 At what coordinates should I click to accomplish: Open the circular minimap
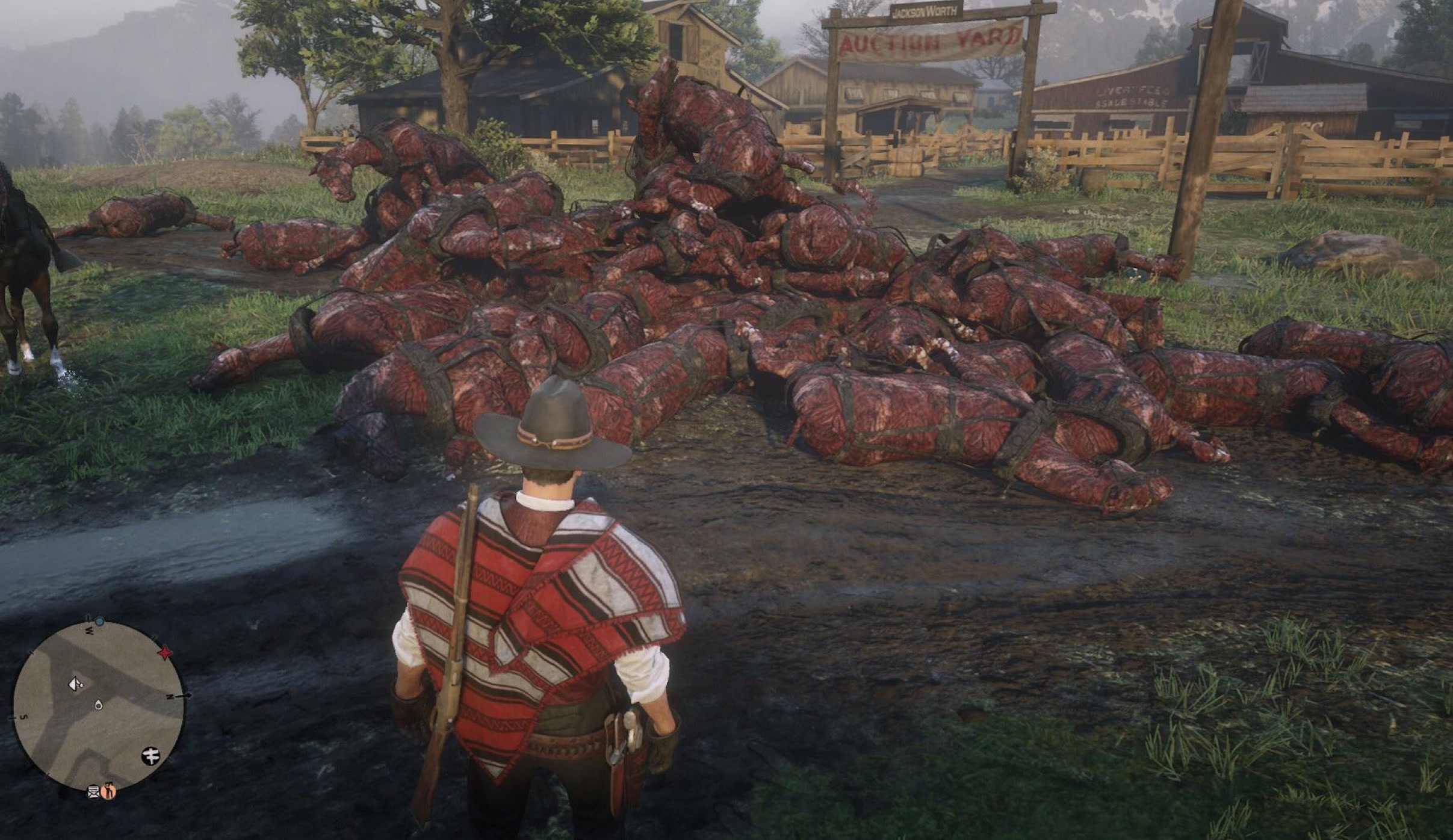(98, 705)
